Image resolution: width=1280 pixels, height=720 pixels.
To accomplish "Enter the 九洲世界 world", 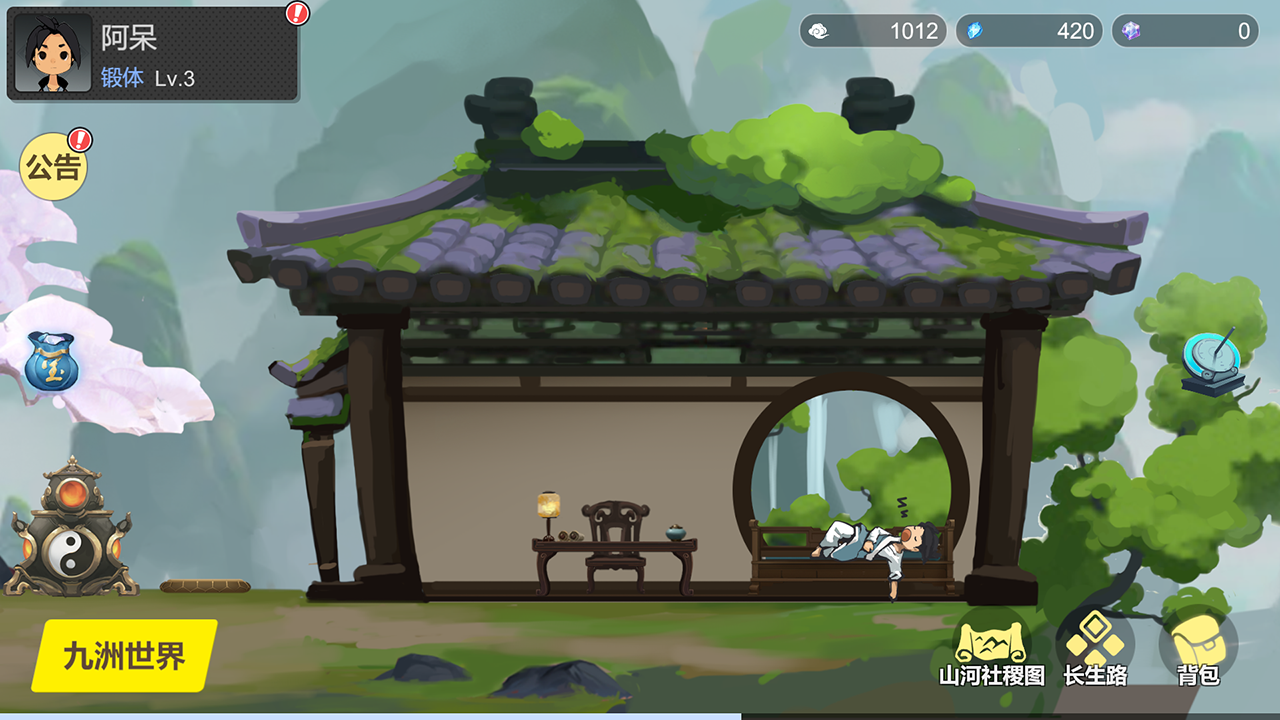I will (124, 656).
